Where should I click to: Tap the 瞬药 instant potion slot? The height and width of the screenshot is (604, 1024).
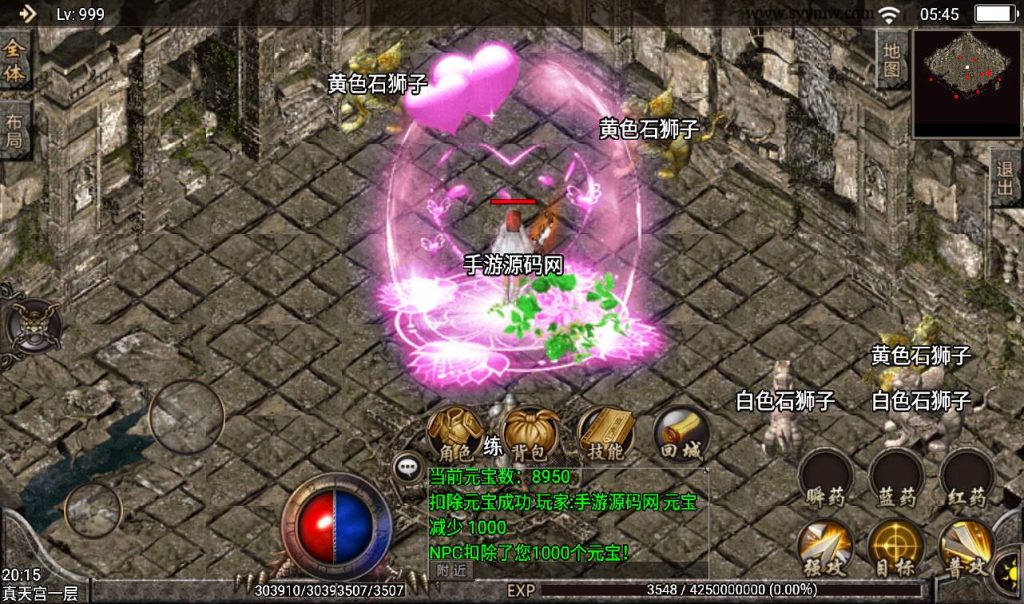click(826, 477)
